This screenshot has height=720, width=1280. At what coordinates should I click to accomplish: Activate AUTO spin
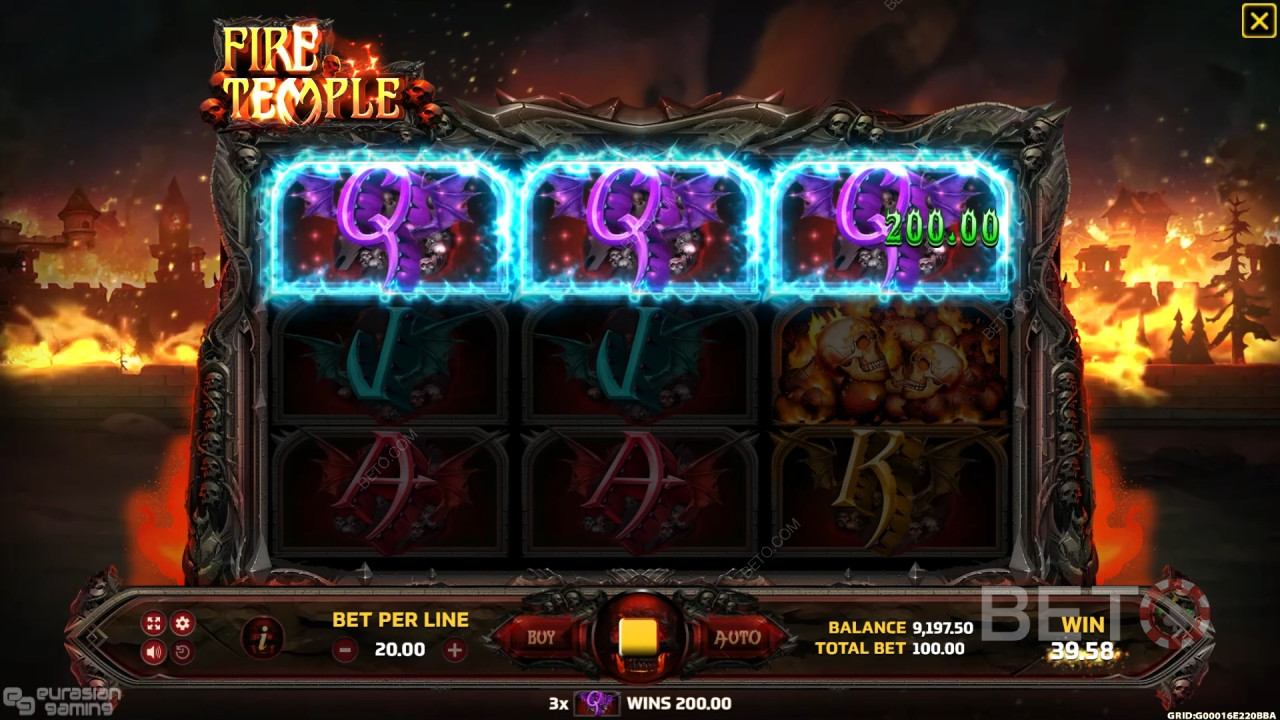pos(737,637)
